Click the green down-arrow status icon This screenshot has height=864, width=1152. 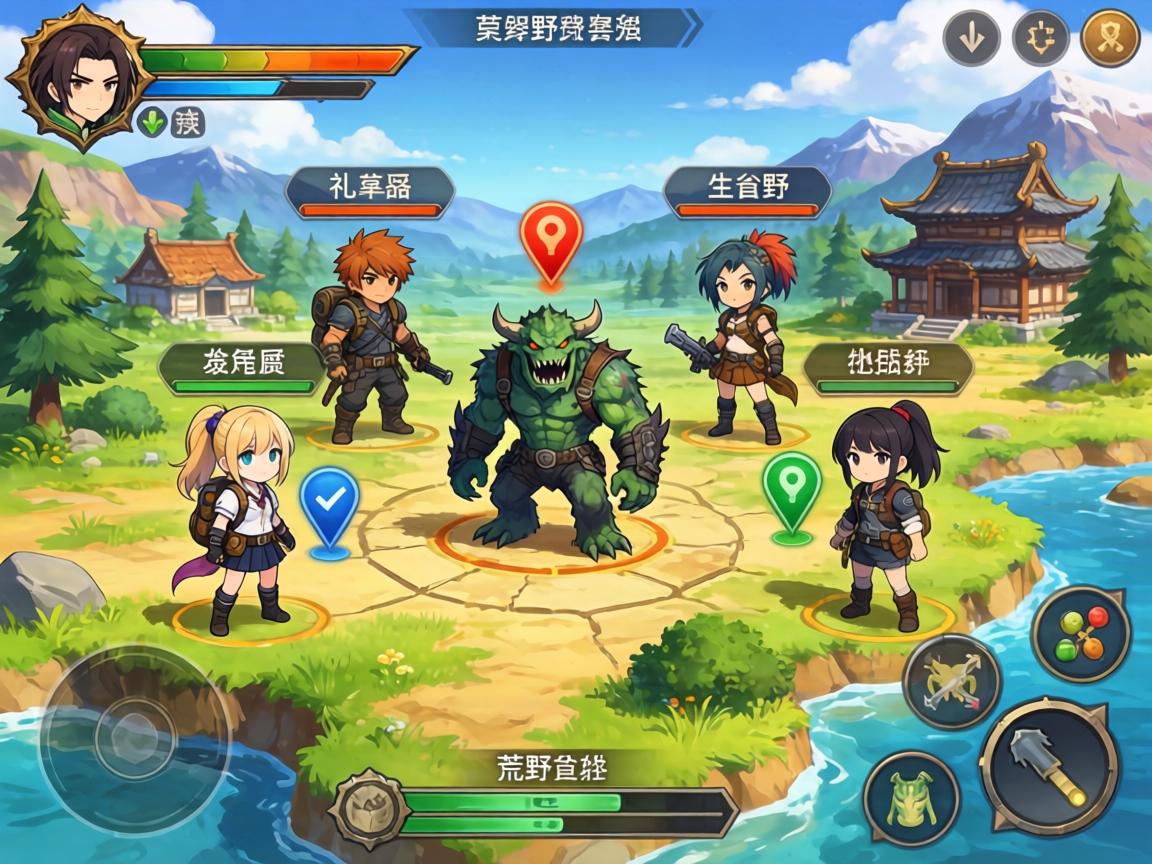153,123
